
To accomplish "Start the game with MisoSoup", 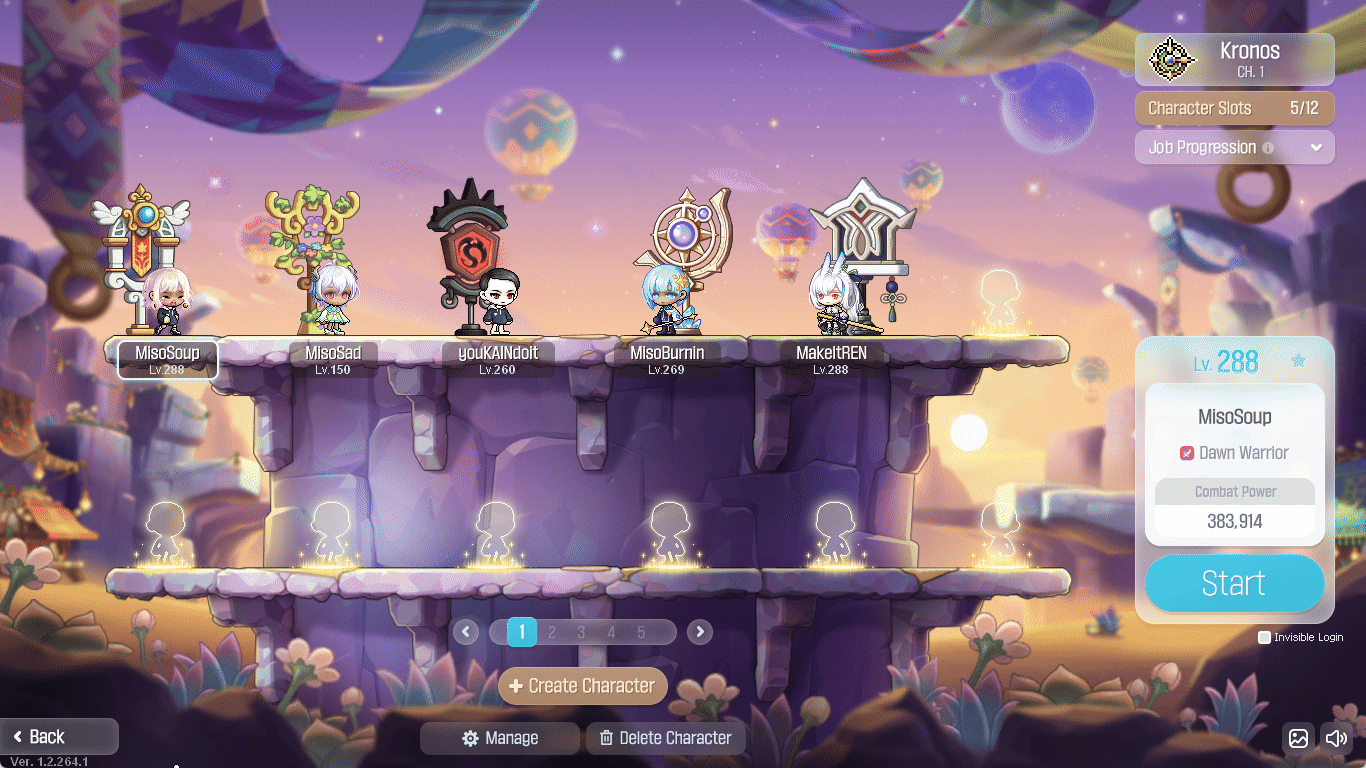I will pos(1234,583).
